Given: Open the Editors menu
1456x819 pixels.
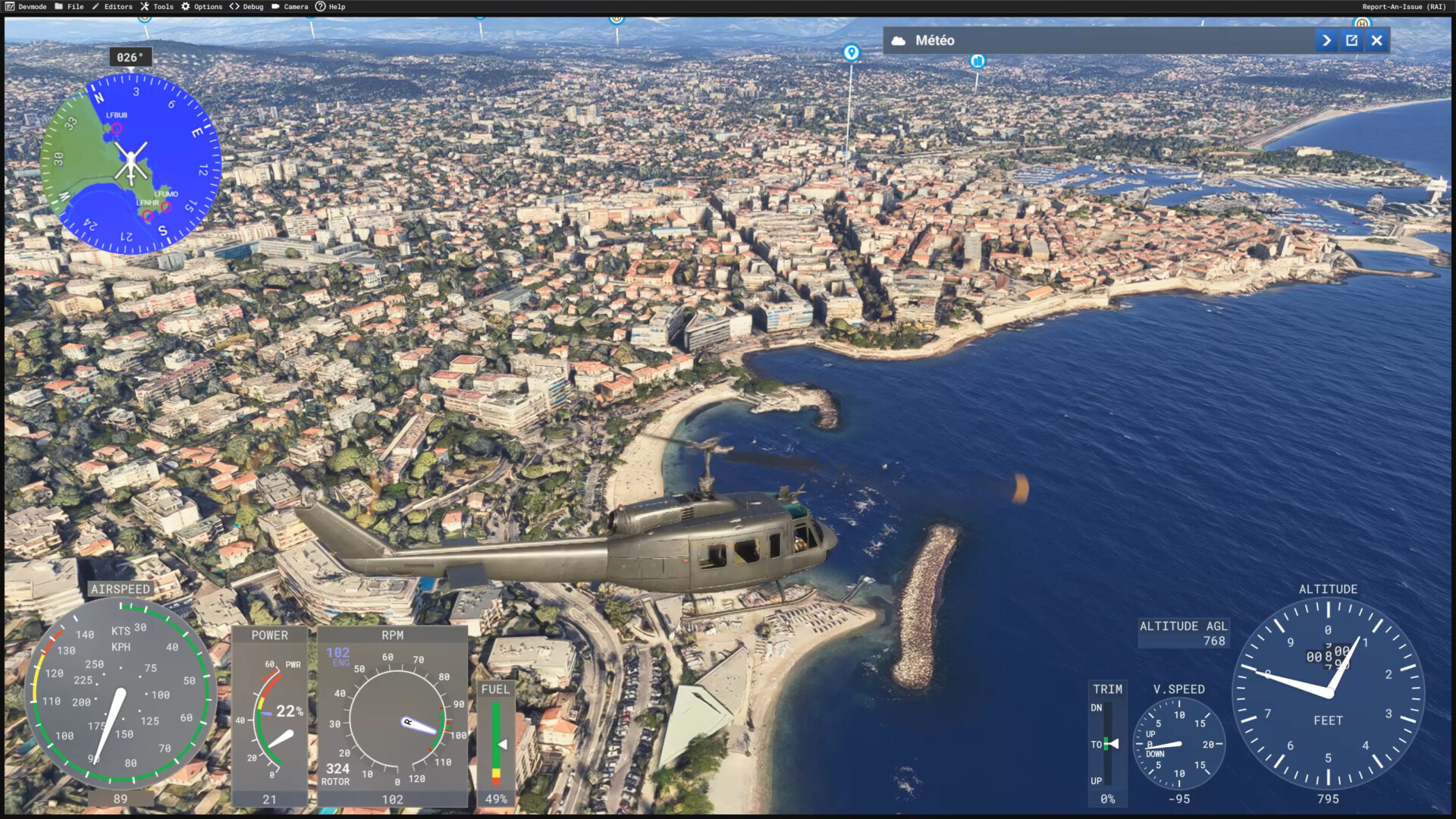Looking at the screenshot, I should pos(111,7).
